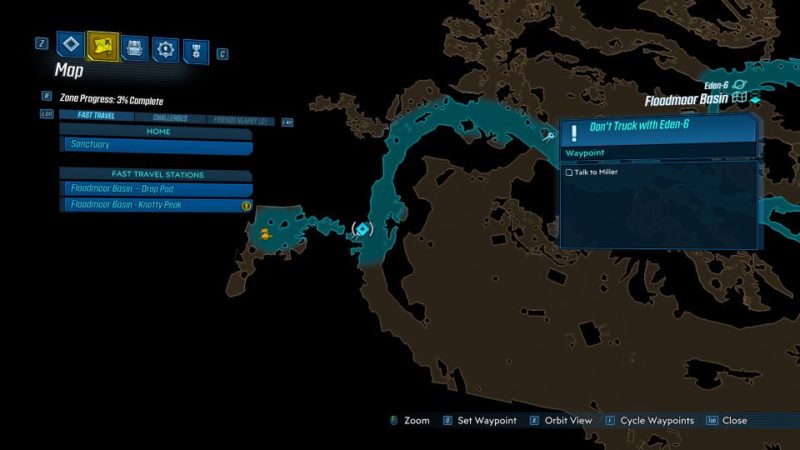Screen dimensions: 800x450
Task: Switch to the Skills gear tab
Action: (165, 46)
